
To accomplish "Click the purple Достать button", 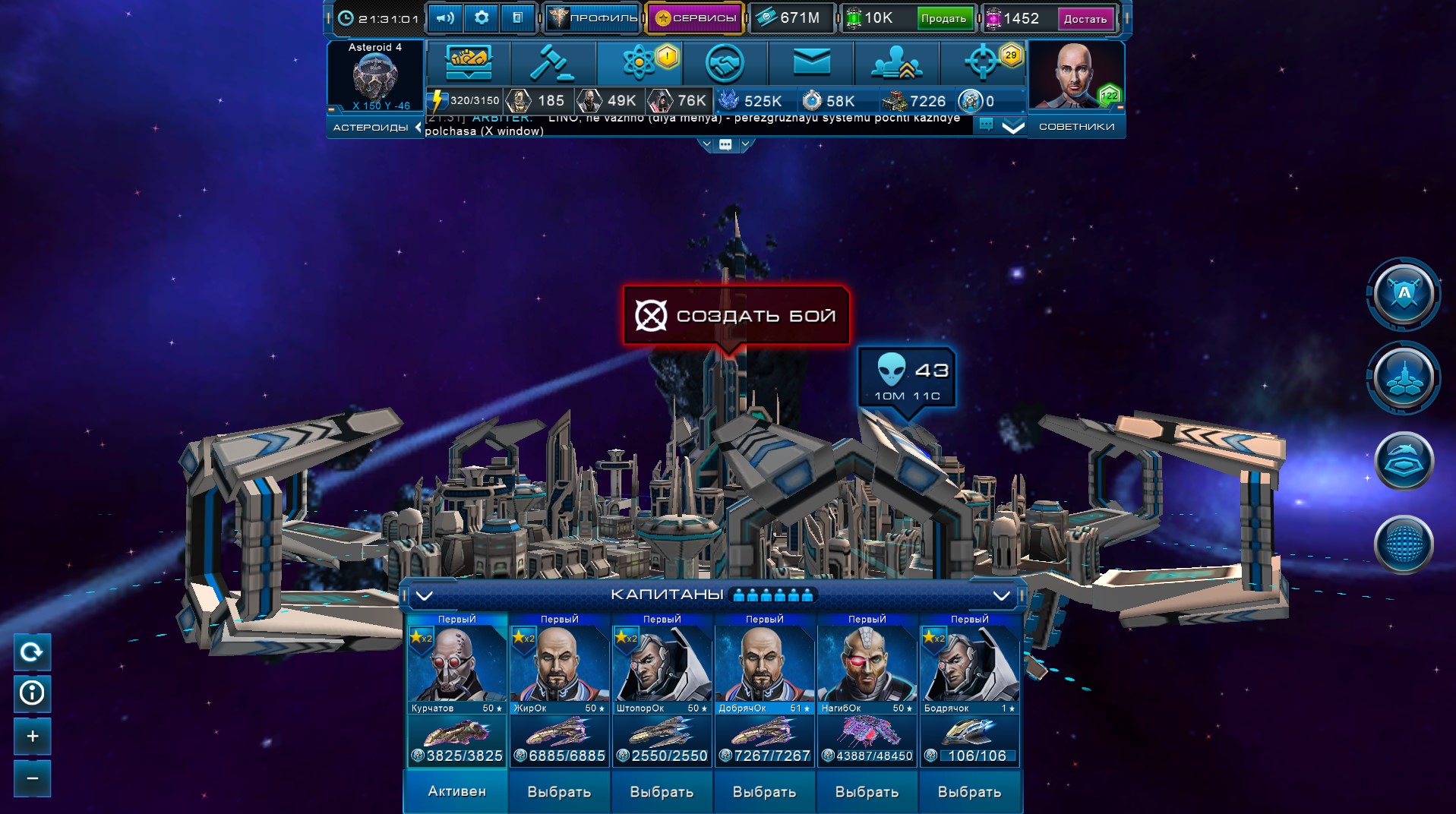I will [x=1085, y=19].
